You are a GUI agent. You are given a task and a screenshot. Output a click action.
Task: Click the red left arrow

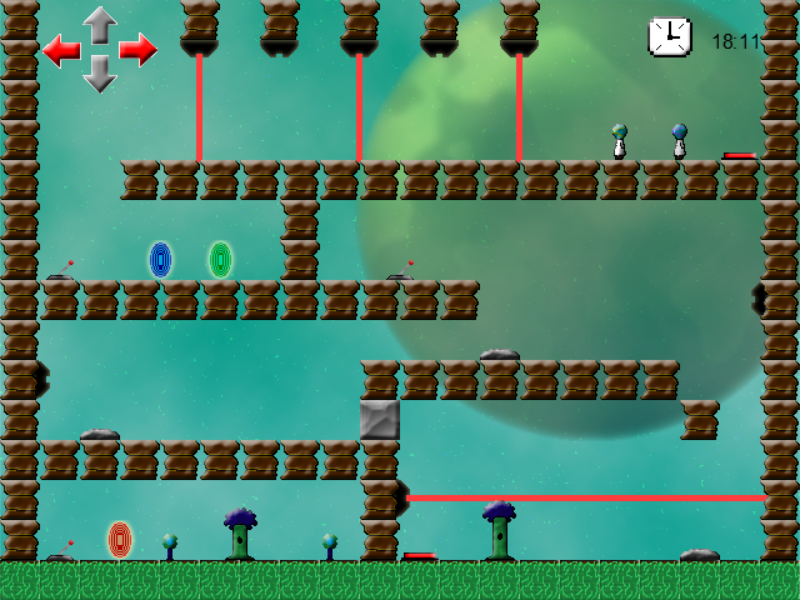tap(62, 50)
